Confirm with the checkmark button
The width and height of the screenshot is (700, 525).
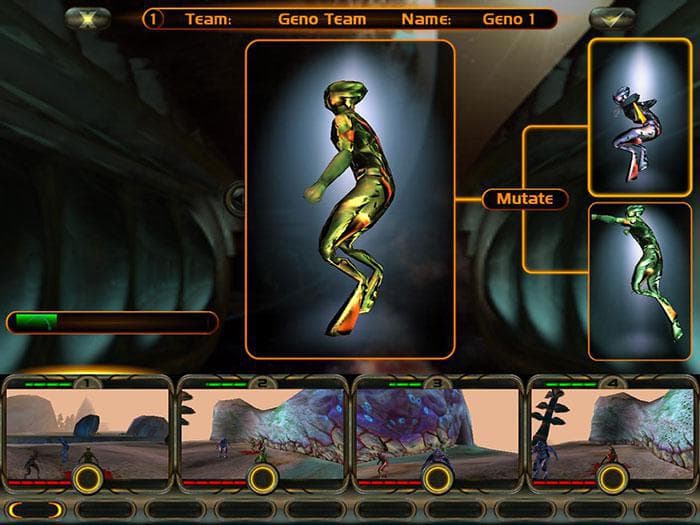612,18
